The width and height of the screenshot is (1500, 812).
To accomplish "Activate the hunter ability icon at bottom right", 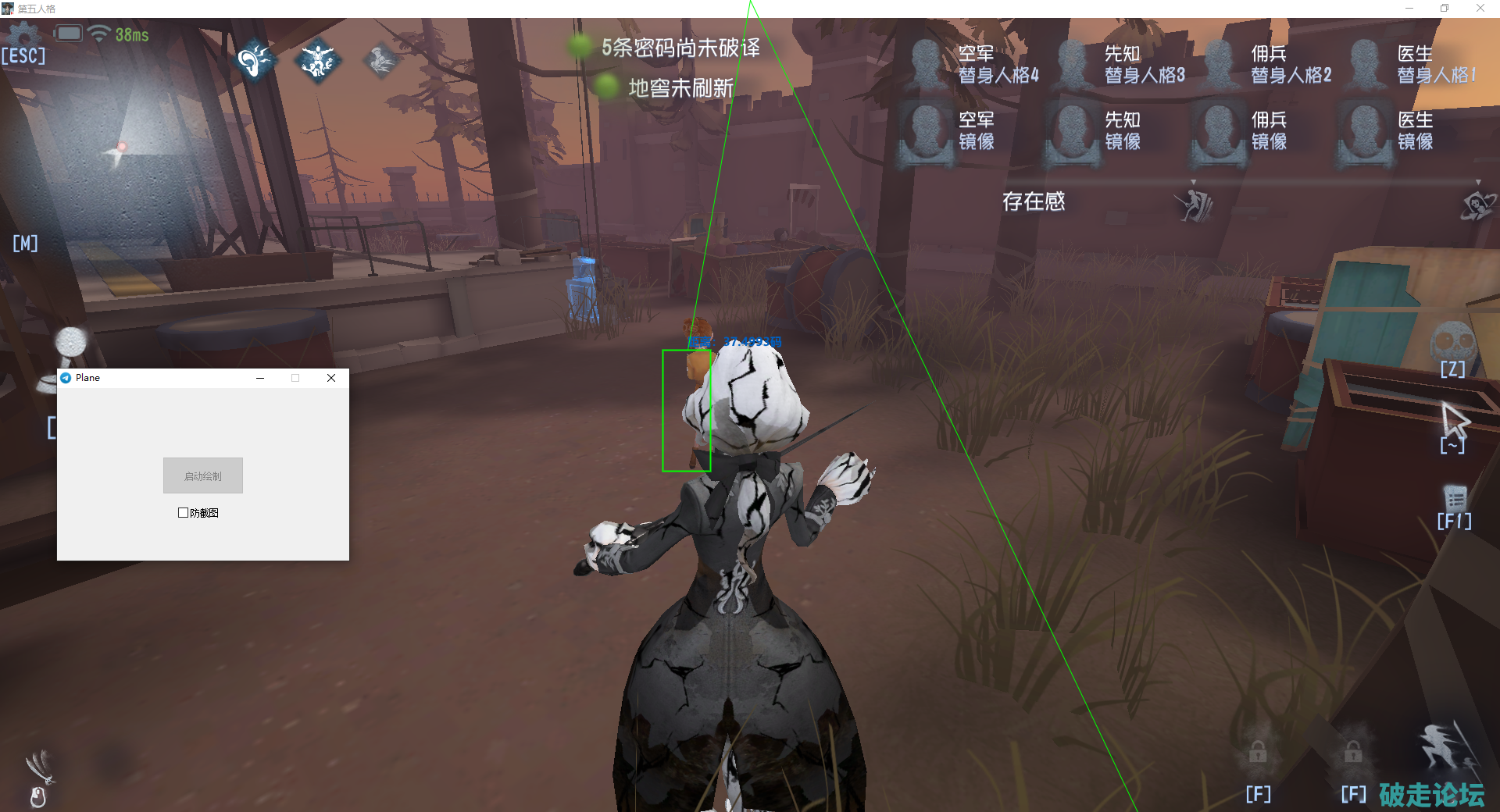I will coord(1446,748).
